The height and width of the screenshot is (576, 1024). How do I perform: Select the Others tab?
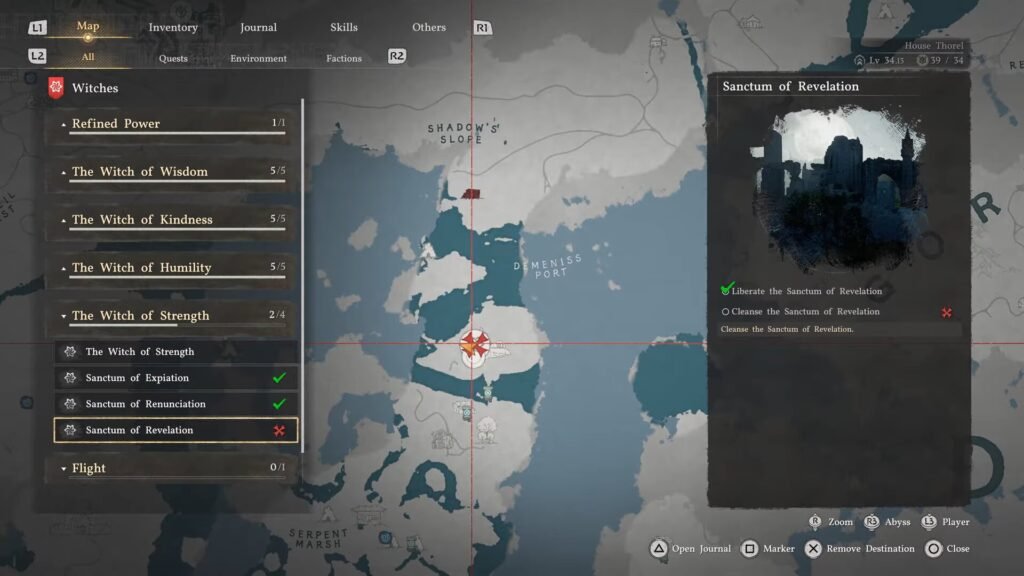[429, 27]
